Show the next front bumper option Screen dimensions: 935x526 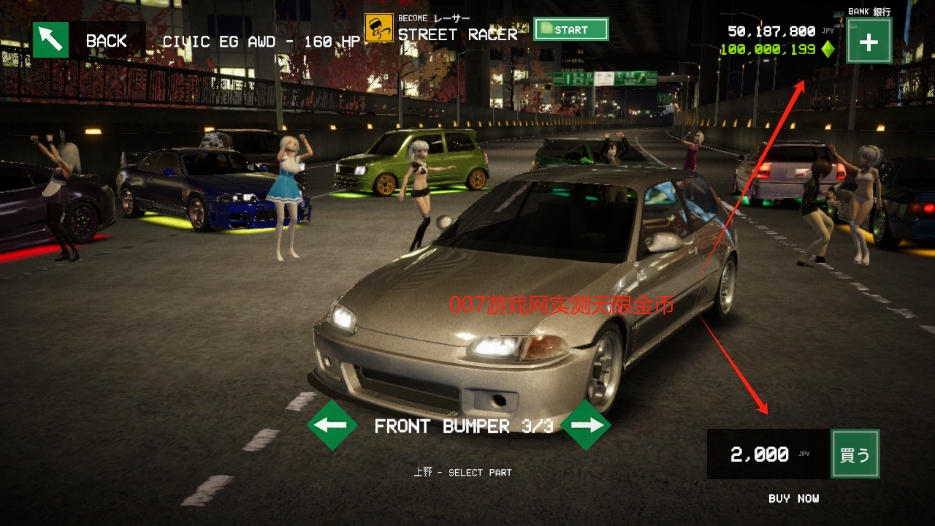[586, 425]
